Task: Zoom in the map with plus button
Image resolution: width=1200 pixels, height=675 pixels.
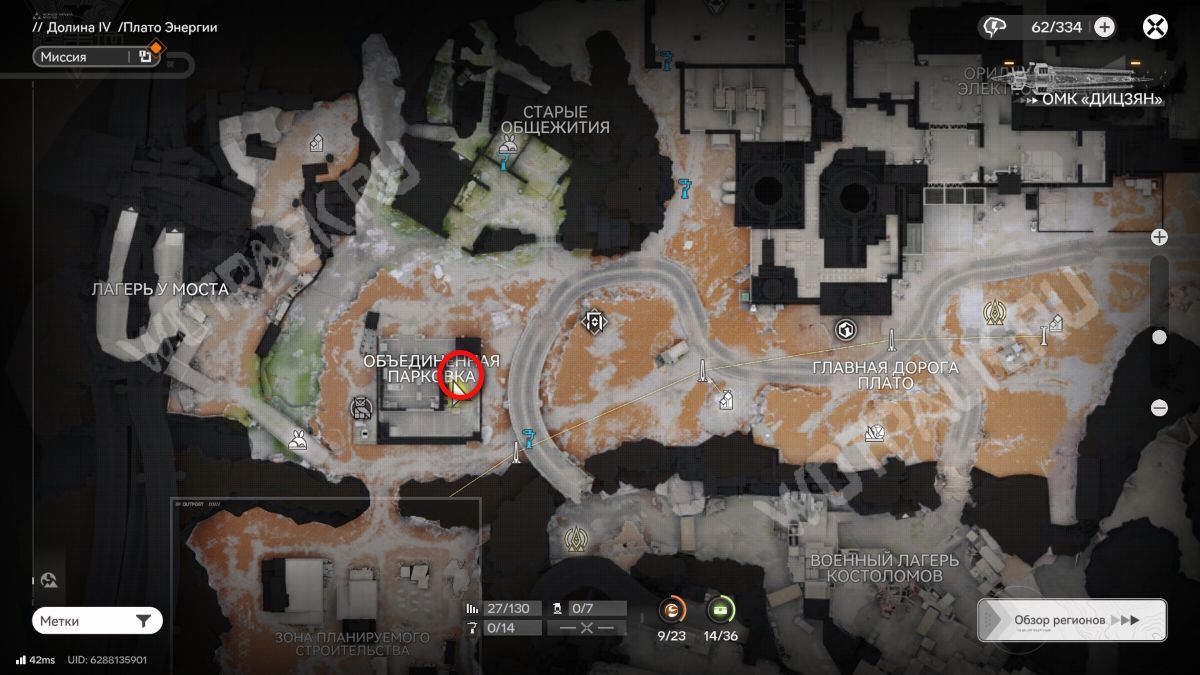Action: pyautogui.click(x=1159, y=237)
